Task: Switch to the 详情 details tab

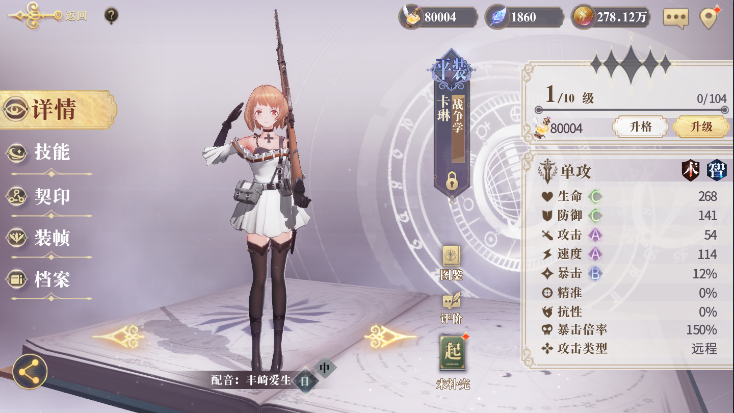Action: pos(55,110)
